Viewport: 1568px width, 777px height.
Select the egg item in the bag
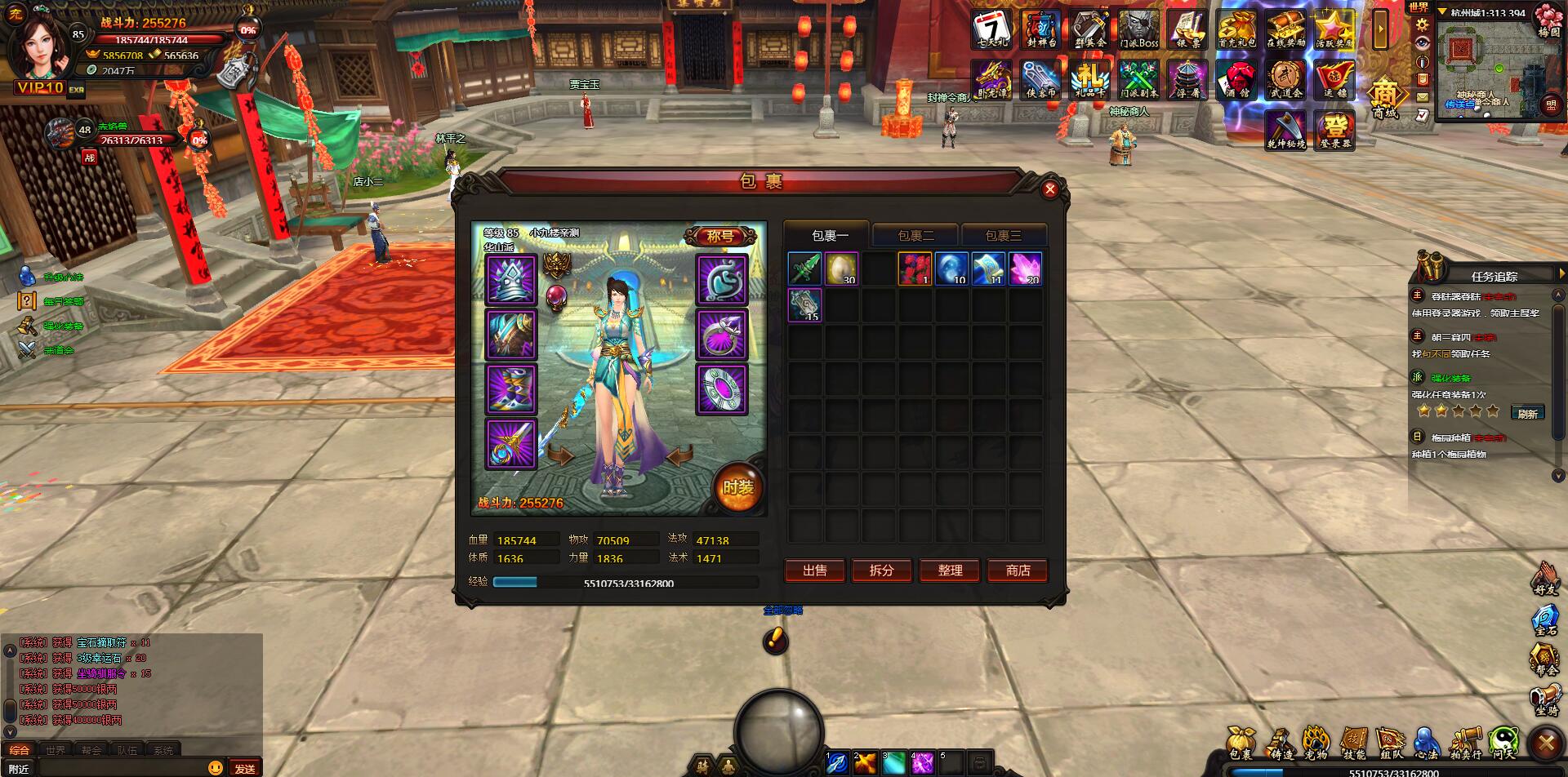[x=841, y=269]
